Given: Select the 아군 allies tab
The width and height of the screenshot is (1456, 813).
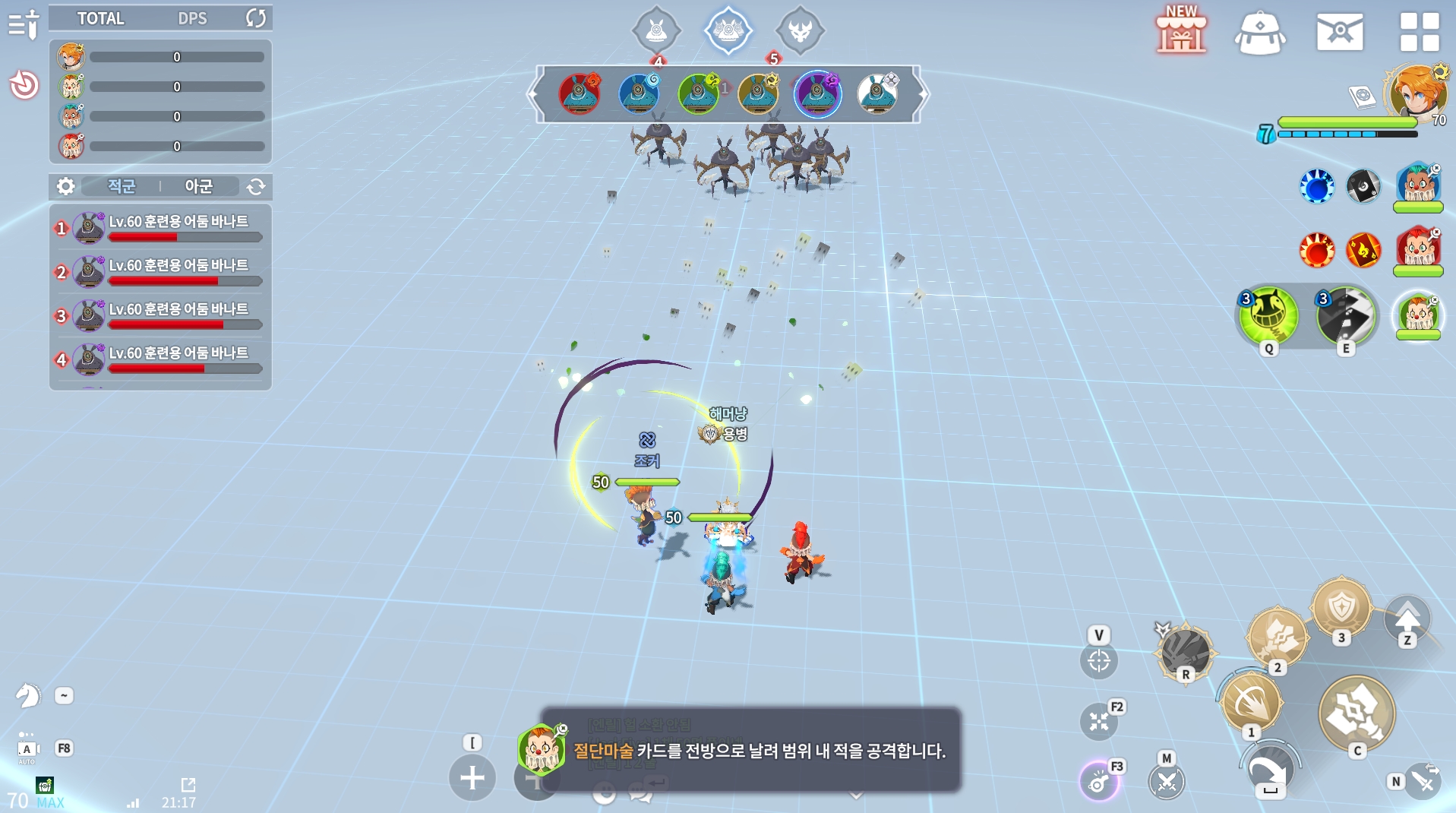Looking at the screenshot, I should [x=198, y=186].
